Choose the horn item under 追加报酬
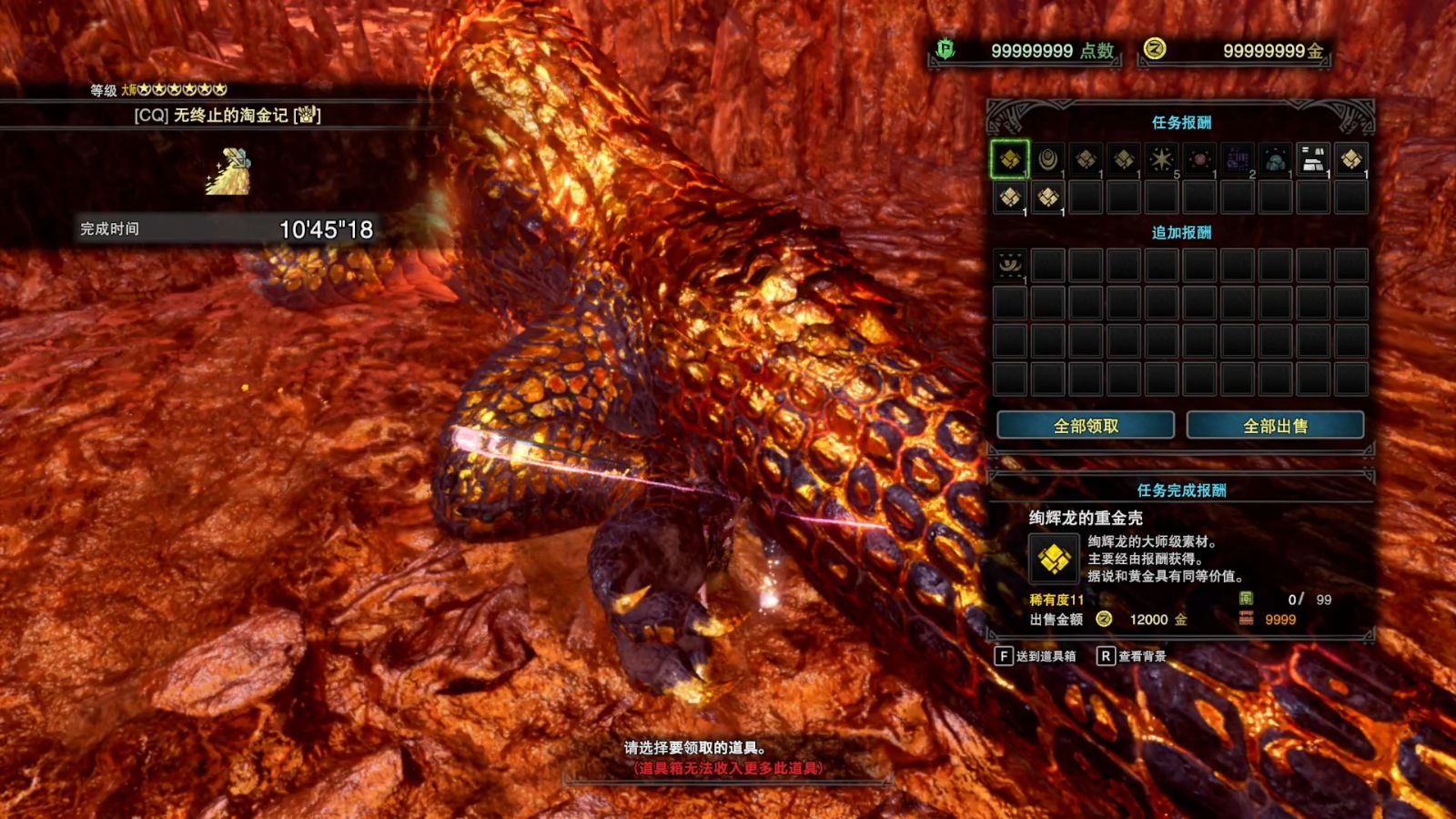 click(1009, 265)
